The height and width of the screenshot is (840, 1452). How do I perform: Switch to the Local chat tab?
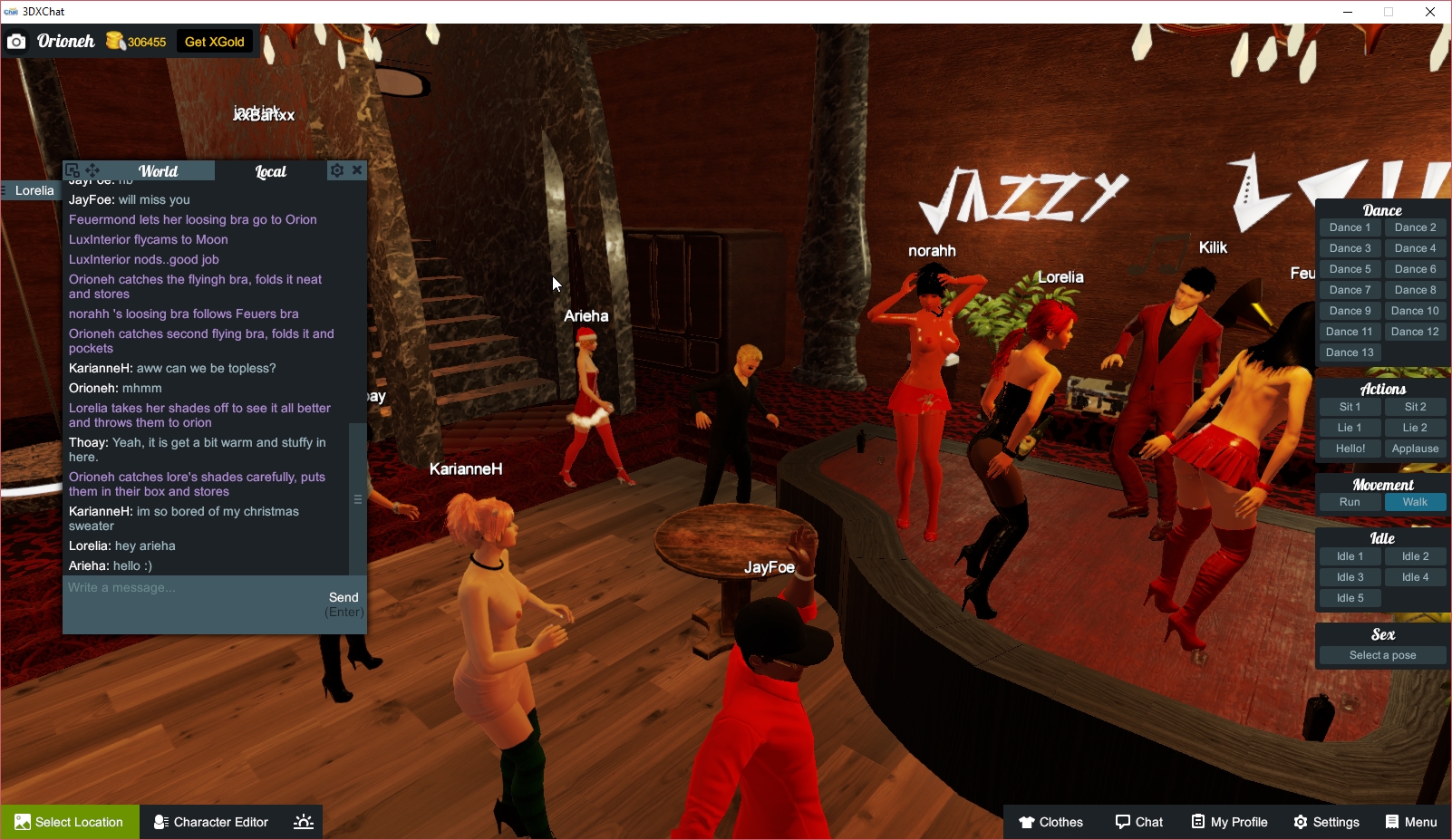coord(271,170)
